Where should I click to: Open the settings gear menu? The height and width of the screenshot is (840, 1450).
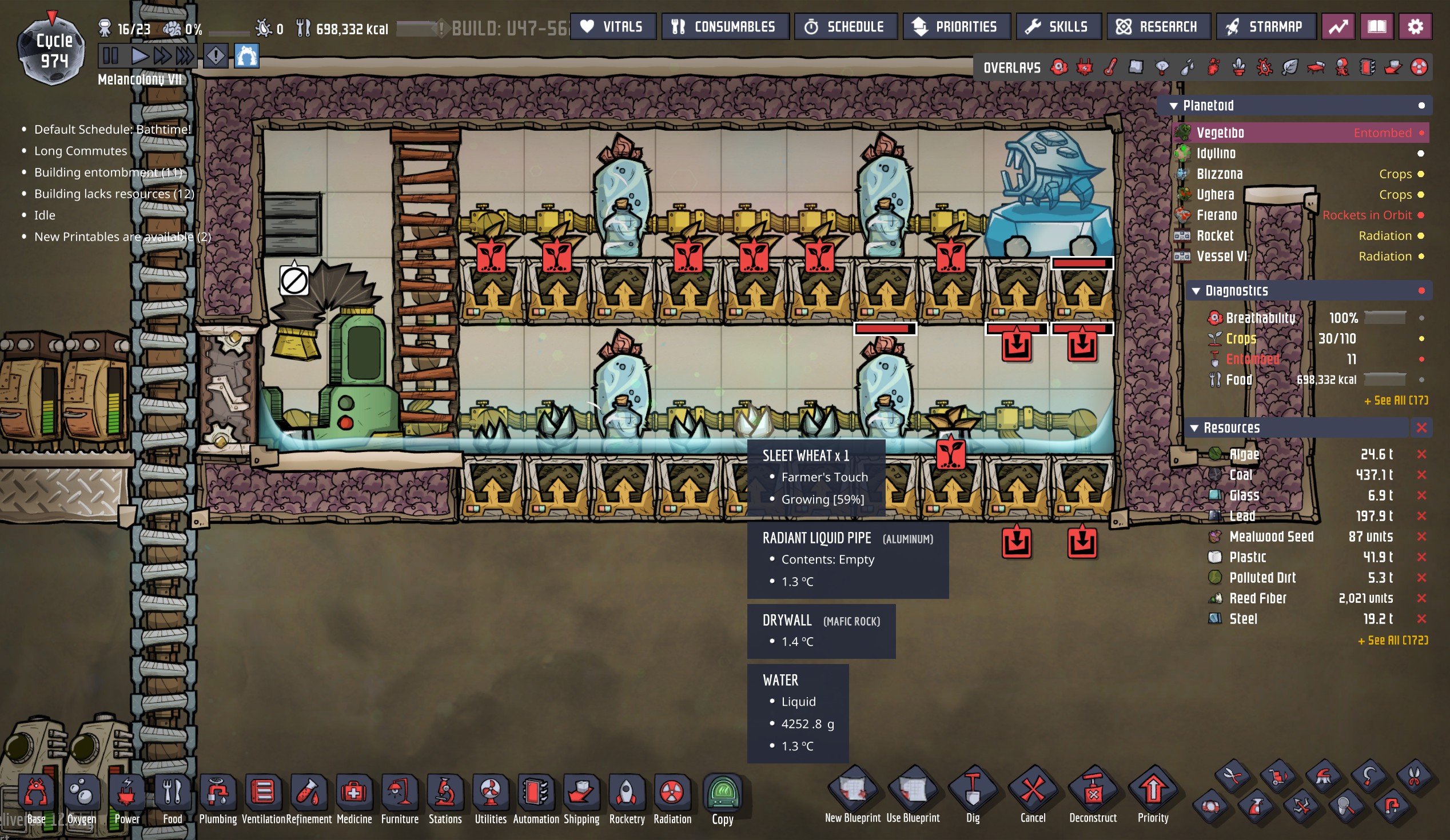[1415, 26]
